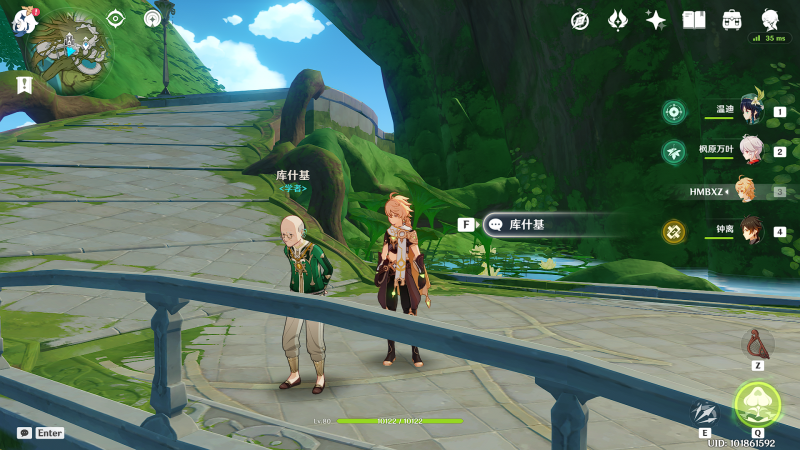Open the compass adventure icon
Image resolution: width=800 pixels, height=450 pixels.
tap(580, 20)
